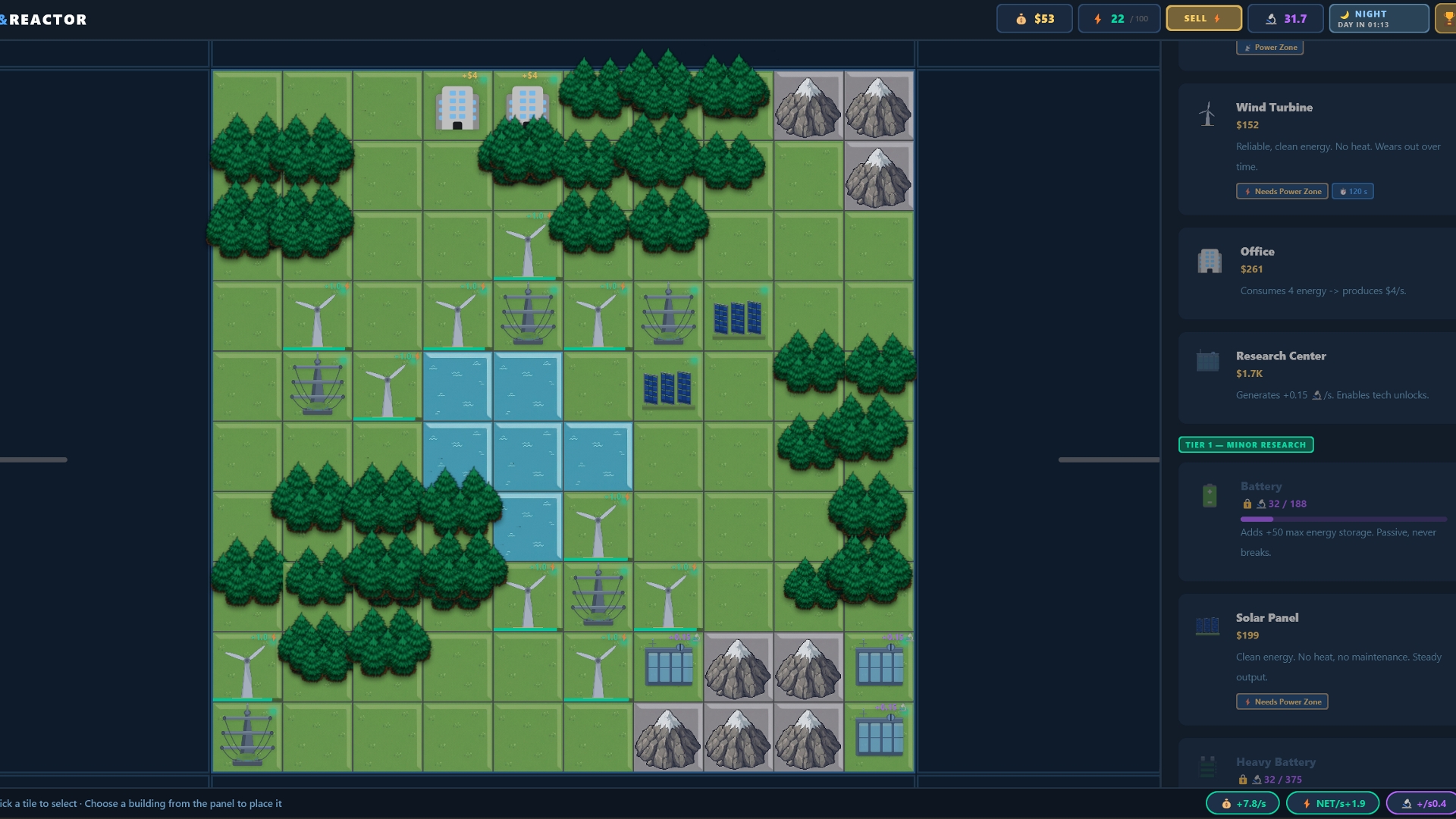Click the REACTOR game logo

(x=47, y=20)
